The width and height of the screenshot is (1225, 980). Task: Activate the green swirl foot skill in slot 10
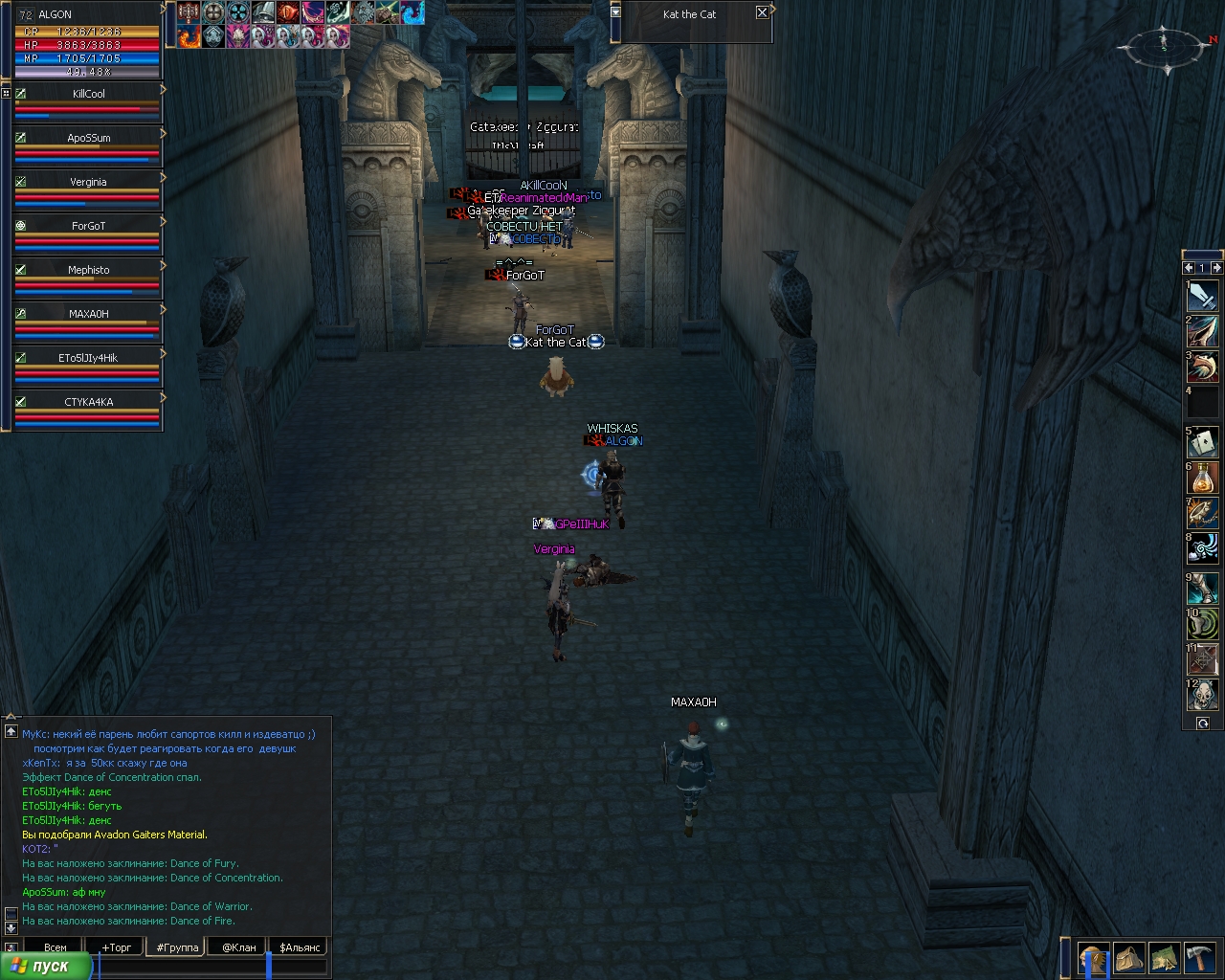(x=1203, y=624)
